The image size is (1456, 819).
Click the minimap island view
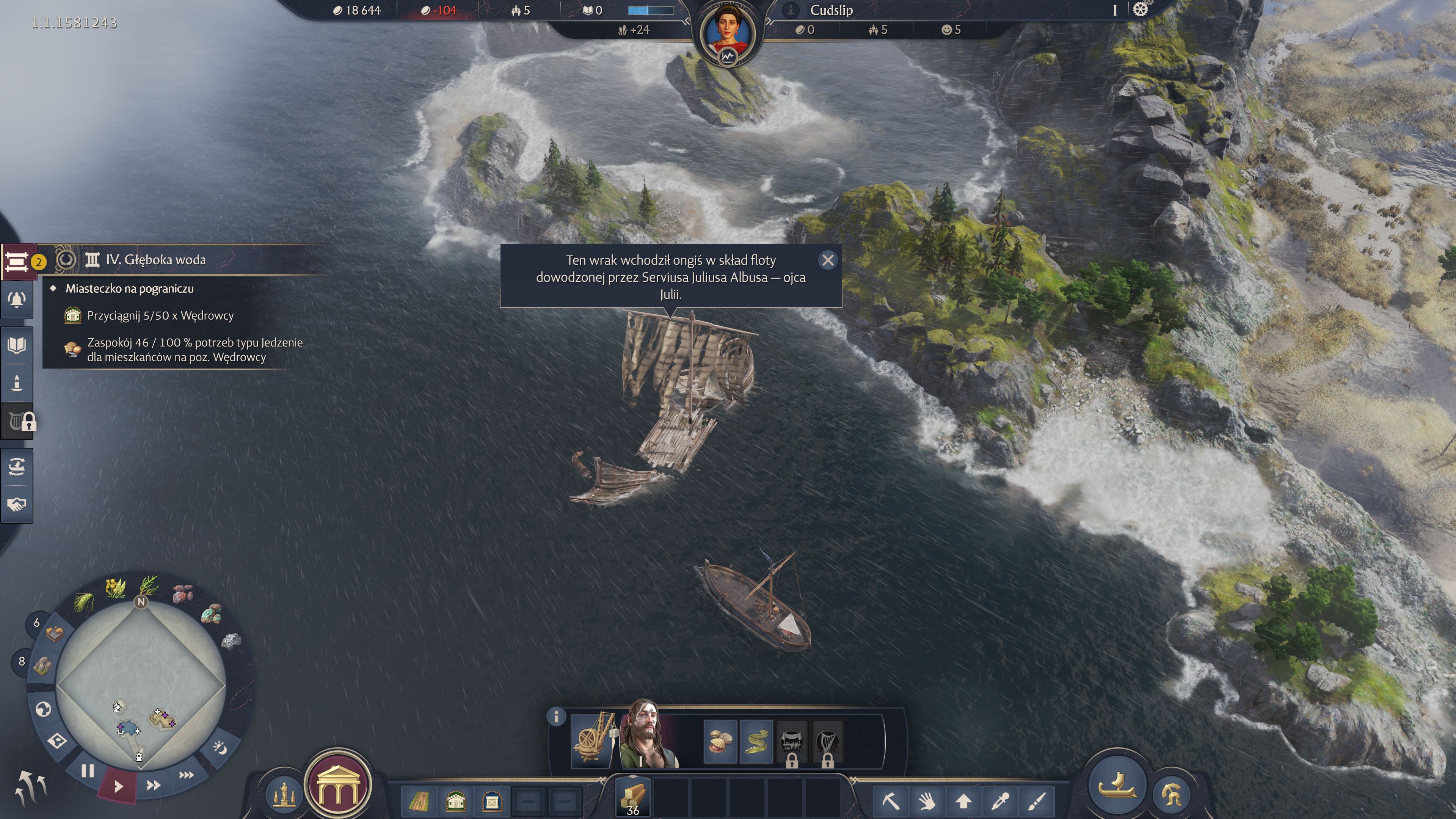tap(141, 686)
